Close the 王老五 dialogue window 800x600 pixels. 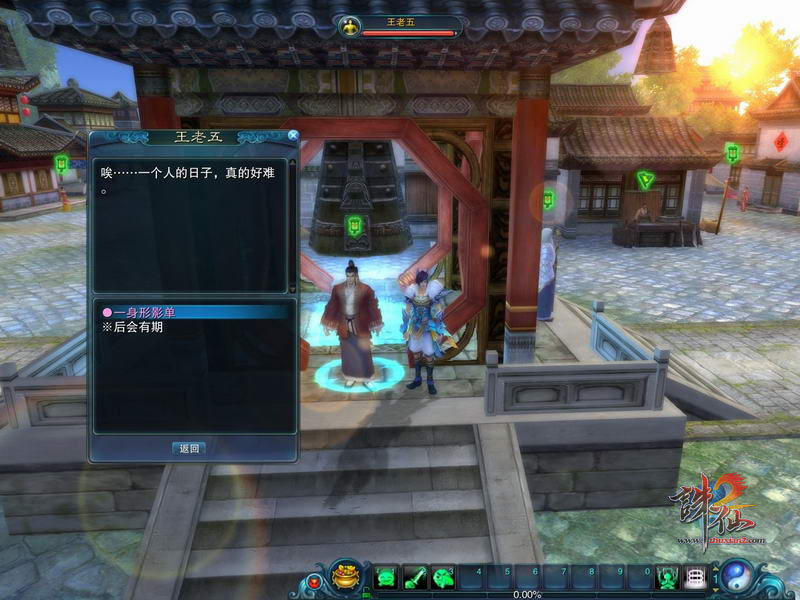tap(293, 135)
